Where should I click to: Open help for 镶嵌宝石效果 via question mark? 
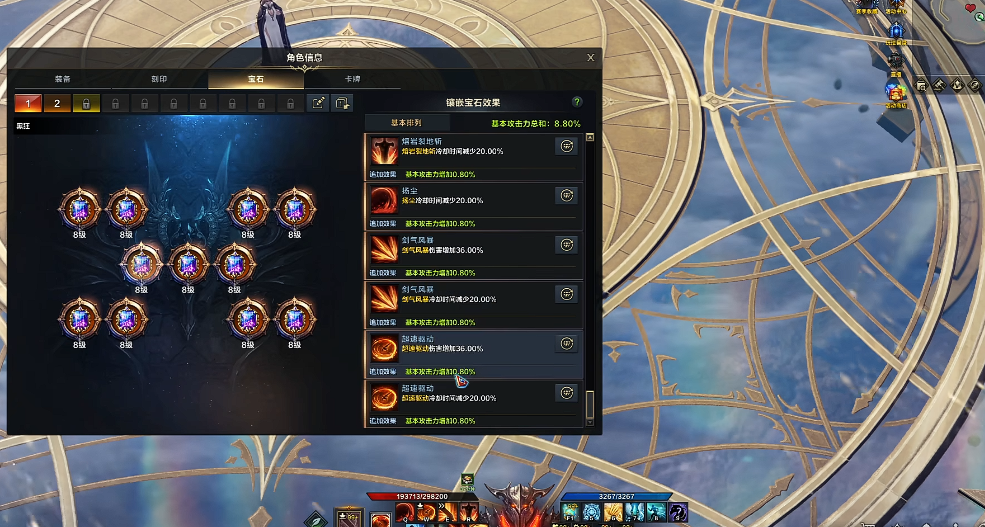click(x=577, y=102)
